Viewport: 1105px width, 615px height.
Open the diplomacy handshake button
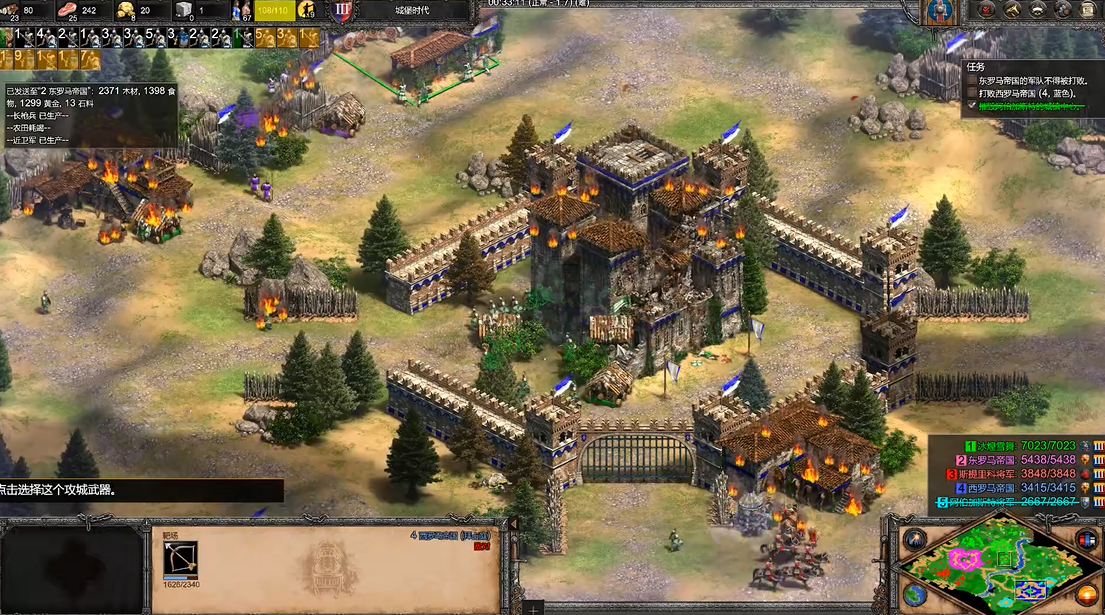pos(1062,10)
